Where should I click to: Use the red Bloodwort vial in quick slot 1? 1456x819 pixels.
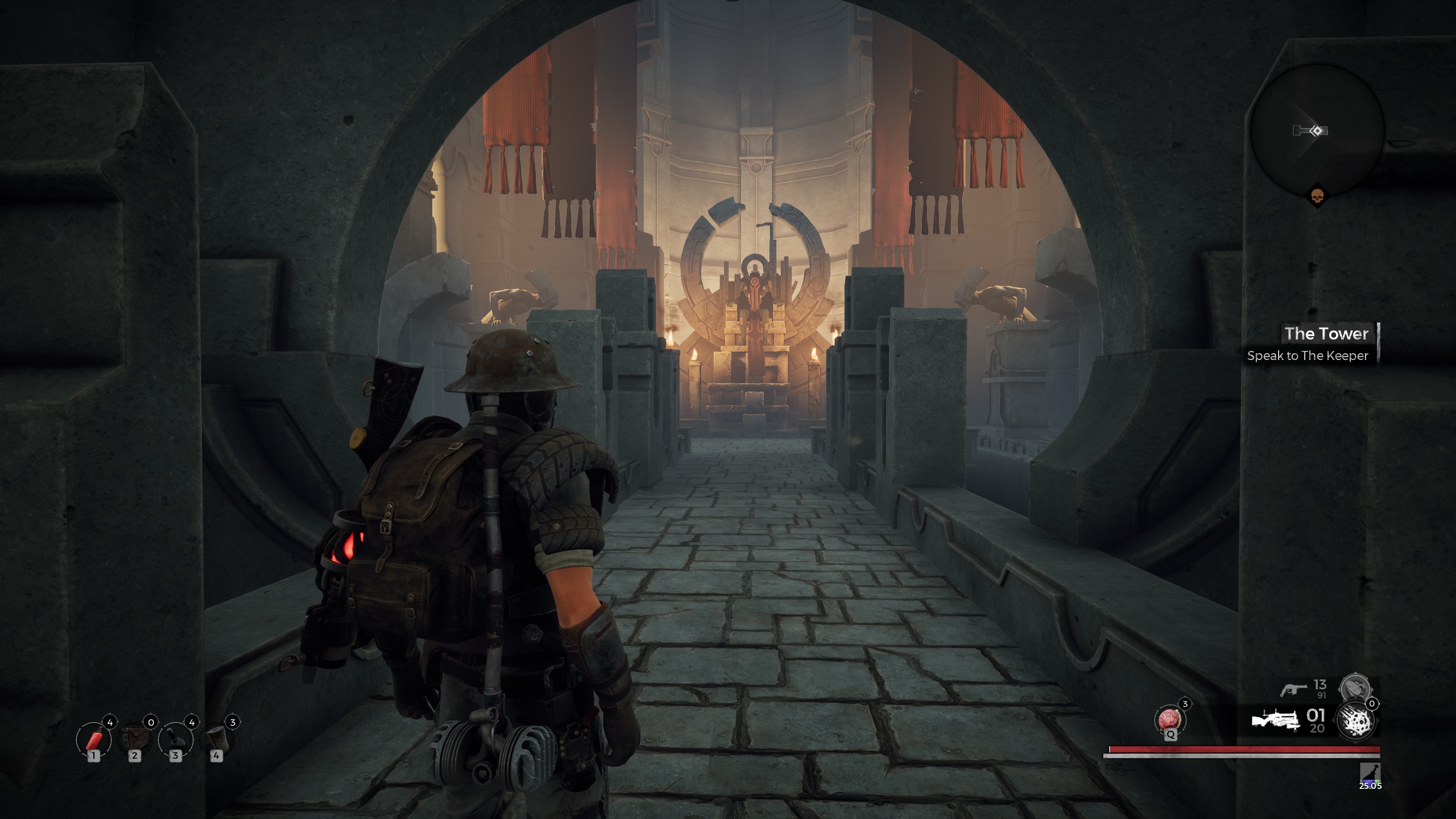point(94,739)
